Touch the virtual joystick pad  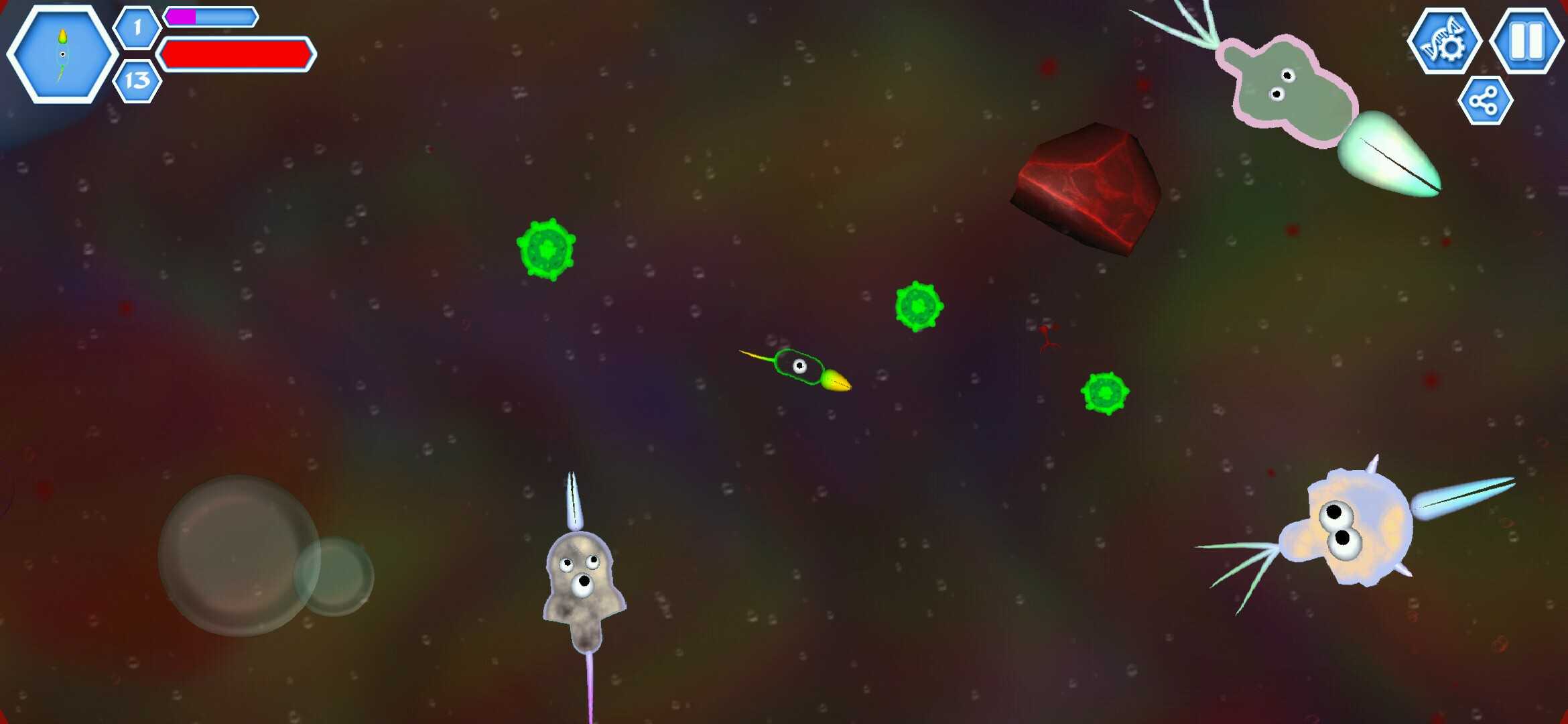[x=239, y=556]
